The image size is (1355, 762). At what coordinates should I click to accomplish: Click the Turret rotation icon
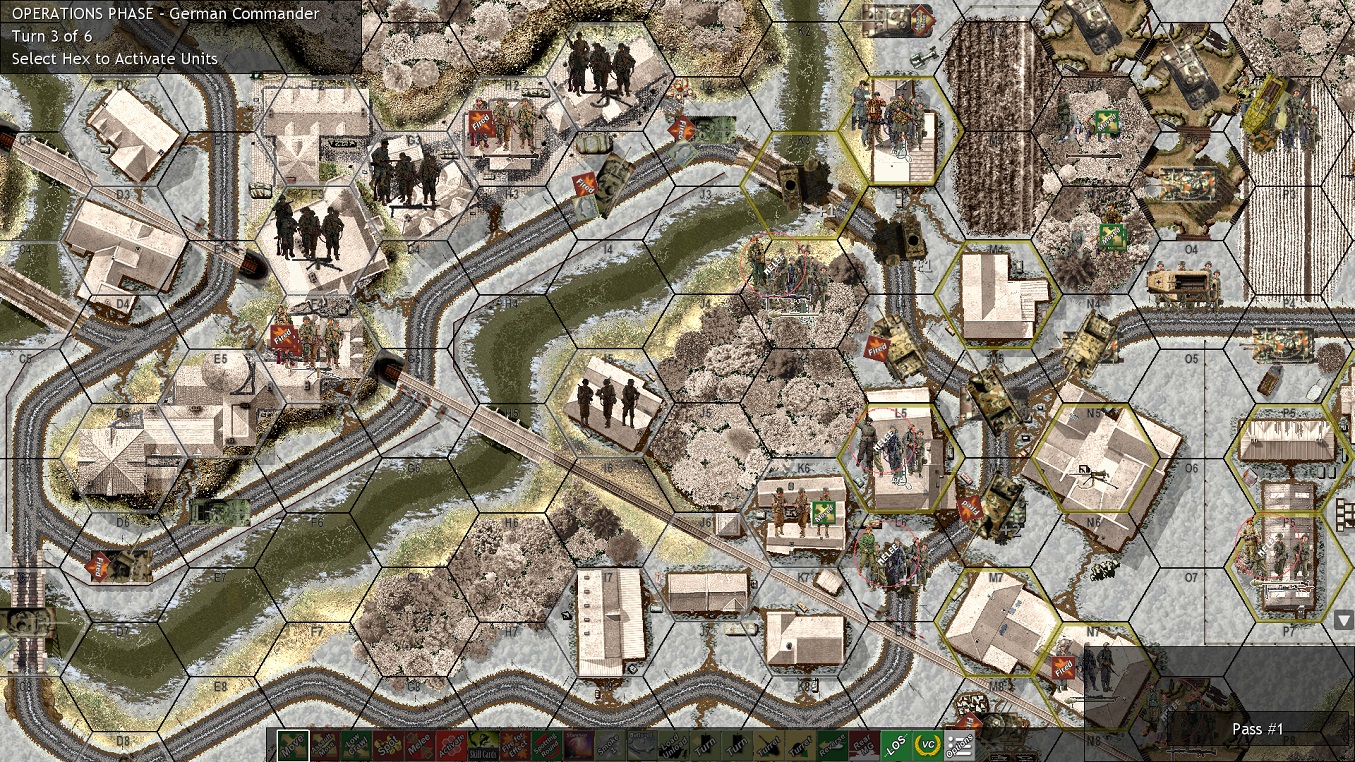pyautogui.click(x=770, y=746)
